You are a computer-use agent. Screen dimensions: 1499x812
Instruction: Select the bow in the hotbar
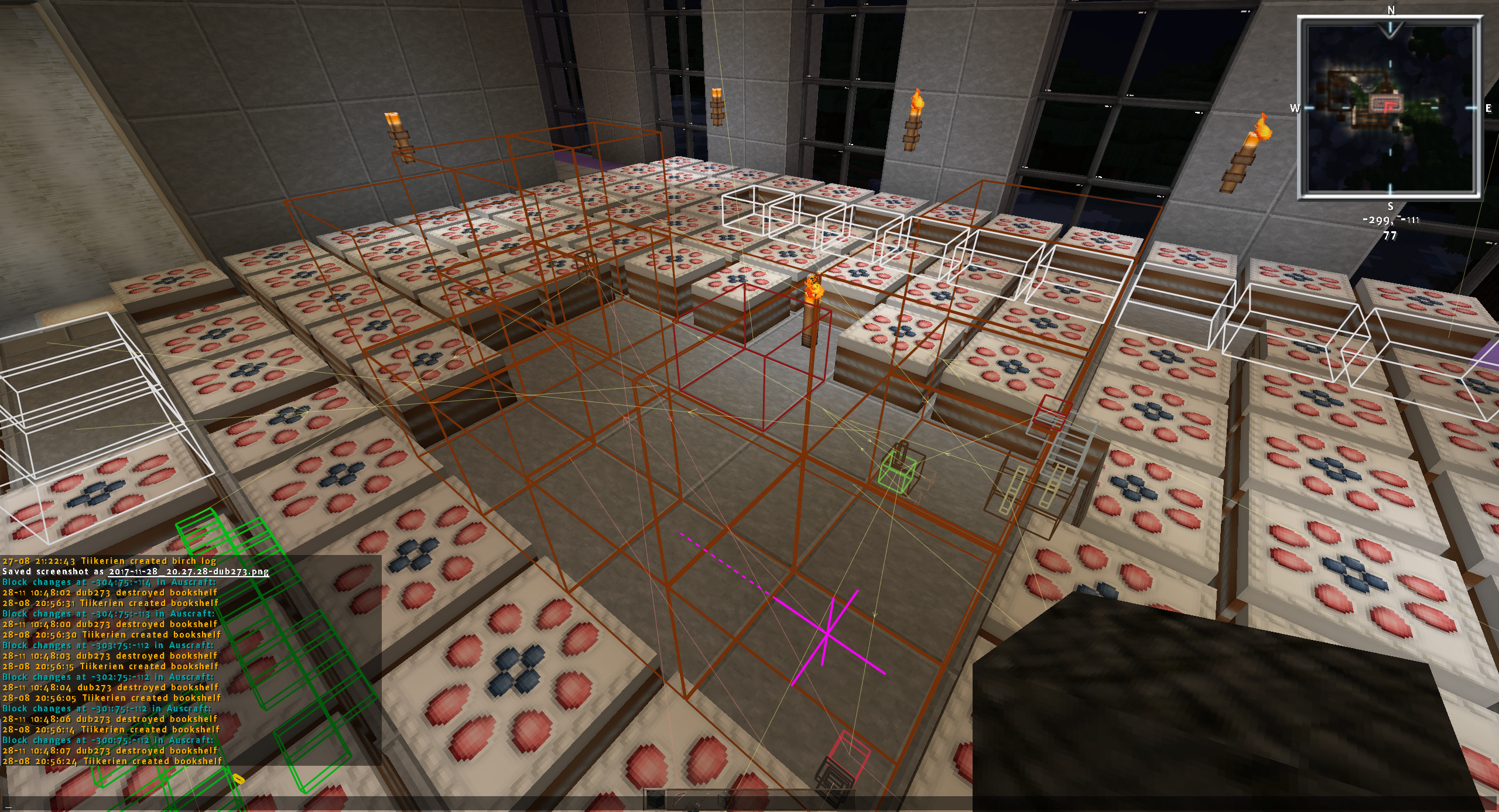pyautogui.click(x=679, y=800)
